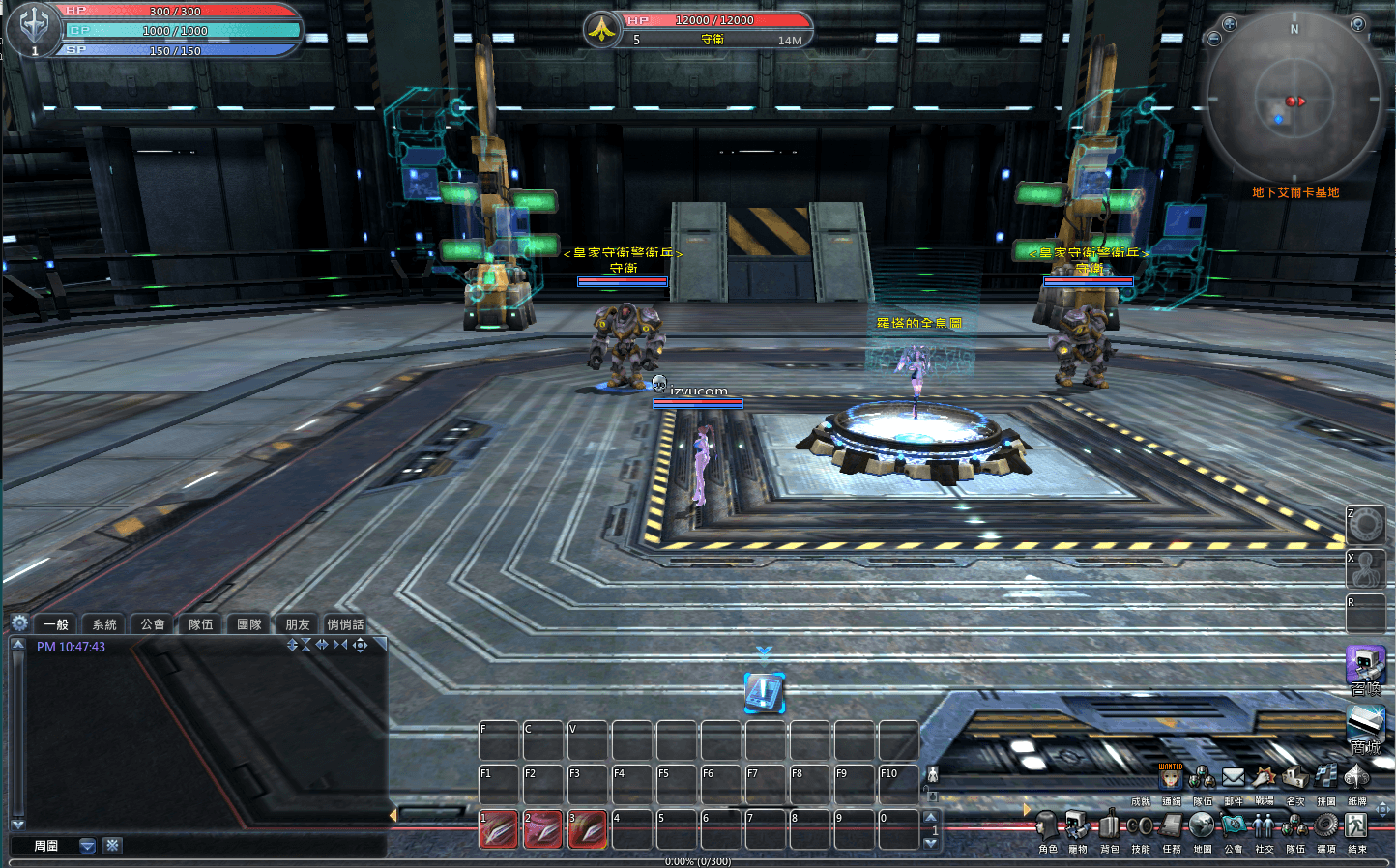The image size is (1396, 868).
Task: Open the 角色 character menu
Action: tap(1047, 826)
